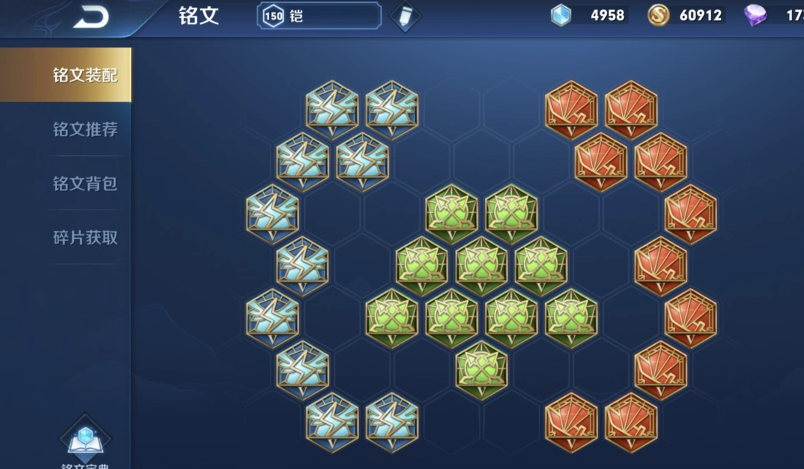Open the 铭文宝典 book icon
Screen dimensions: 804x469
(x=84, y=440)
